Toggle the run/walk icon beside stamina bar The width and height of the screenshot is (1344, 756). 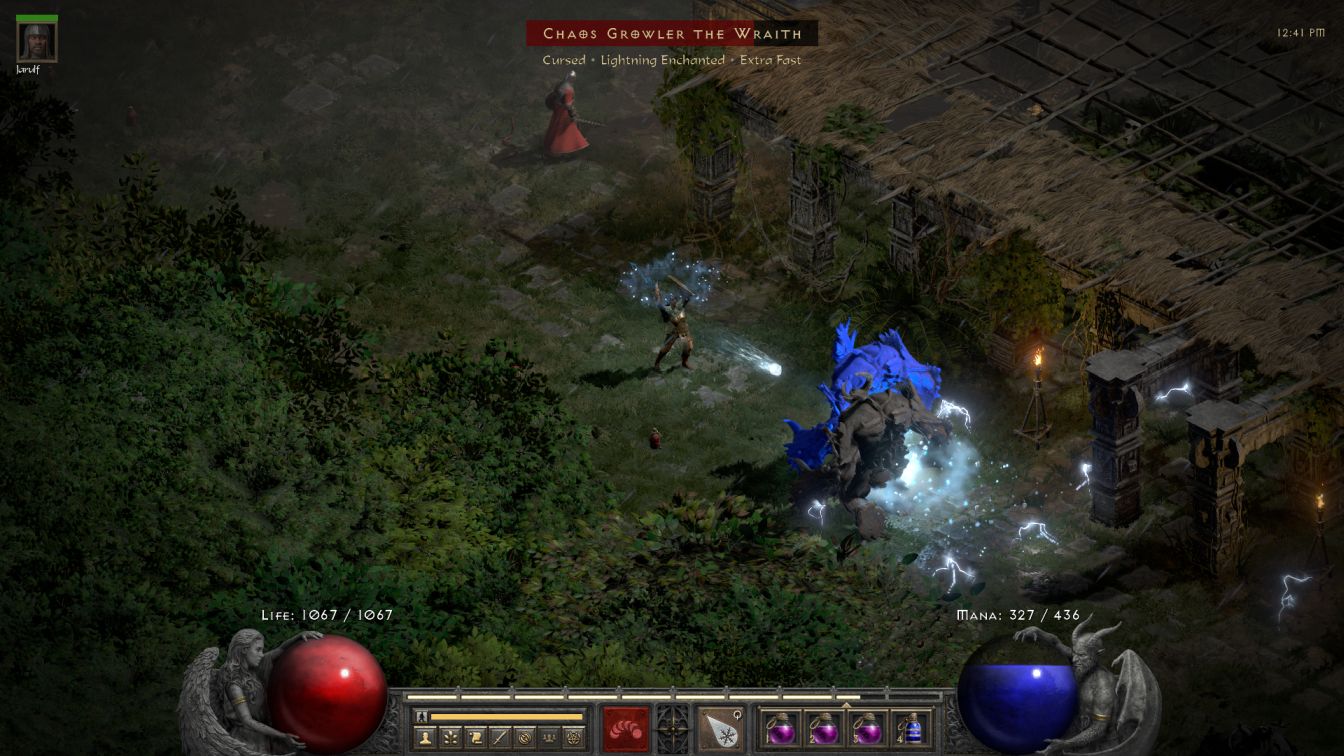(422, 716)
